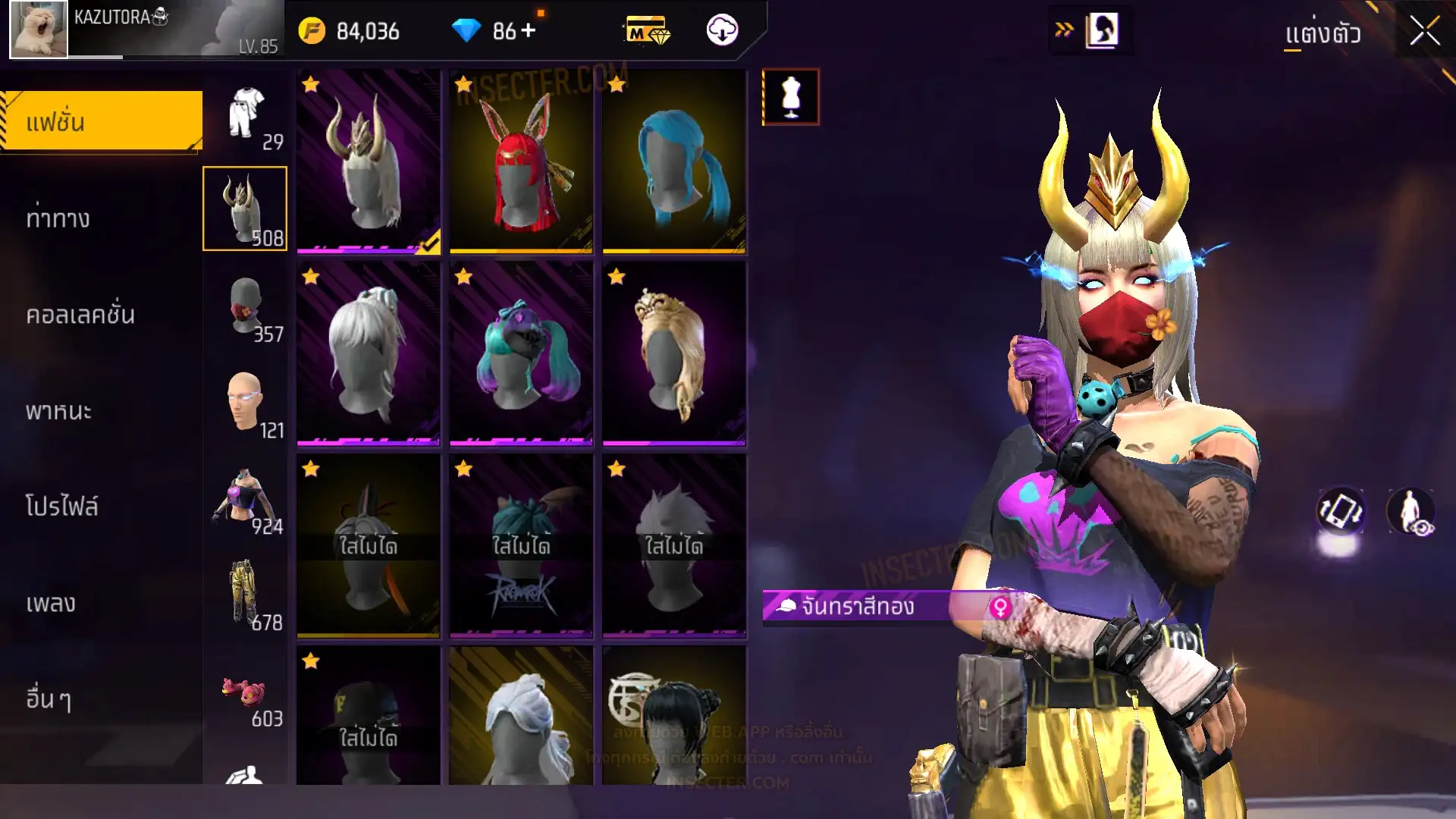Switch to the ท่าทาง emotes tab
This screenshot has width=1456, height=819.
pyautogui.click(x=58, y=218)
